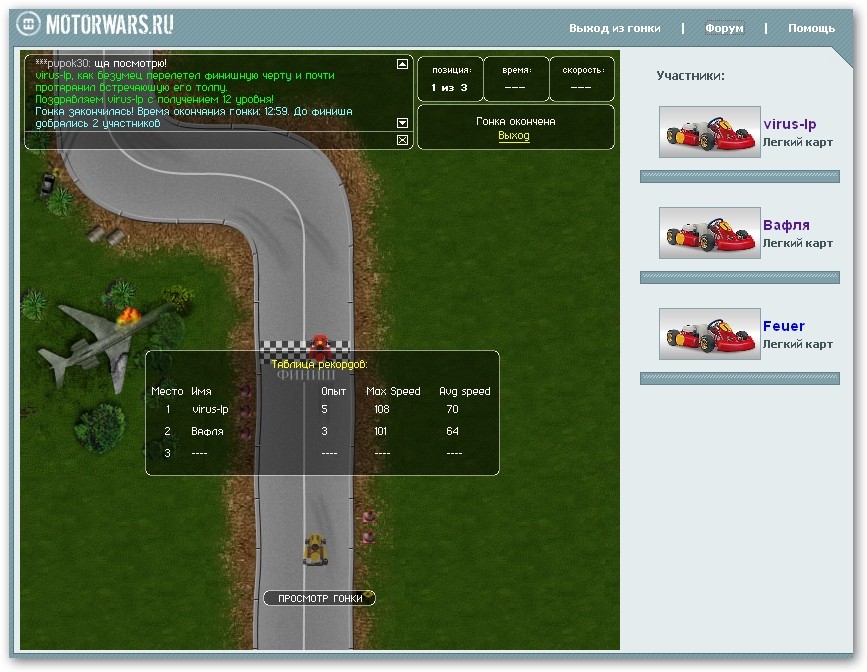Image resolution: width=867 pixels, height=672 pixels.
Task: Select virus-lp's kart thumbnail
Action: click(x=710, y=132)
